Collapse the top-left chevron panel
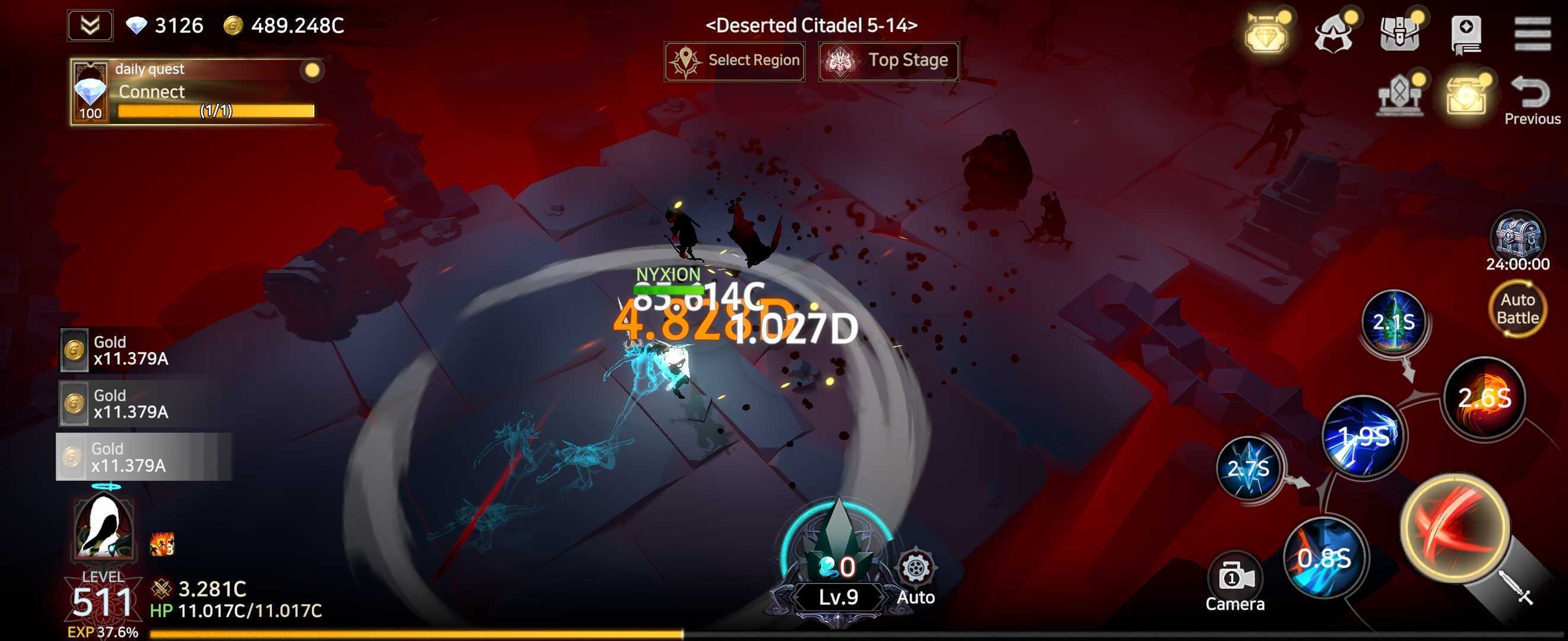 point(90,26)
